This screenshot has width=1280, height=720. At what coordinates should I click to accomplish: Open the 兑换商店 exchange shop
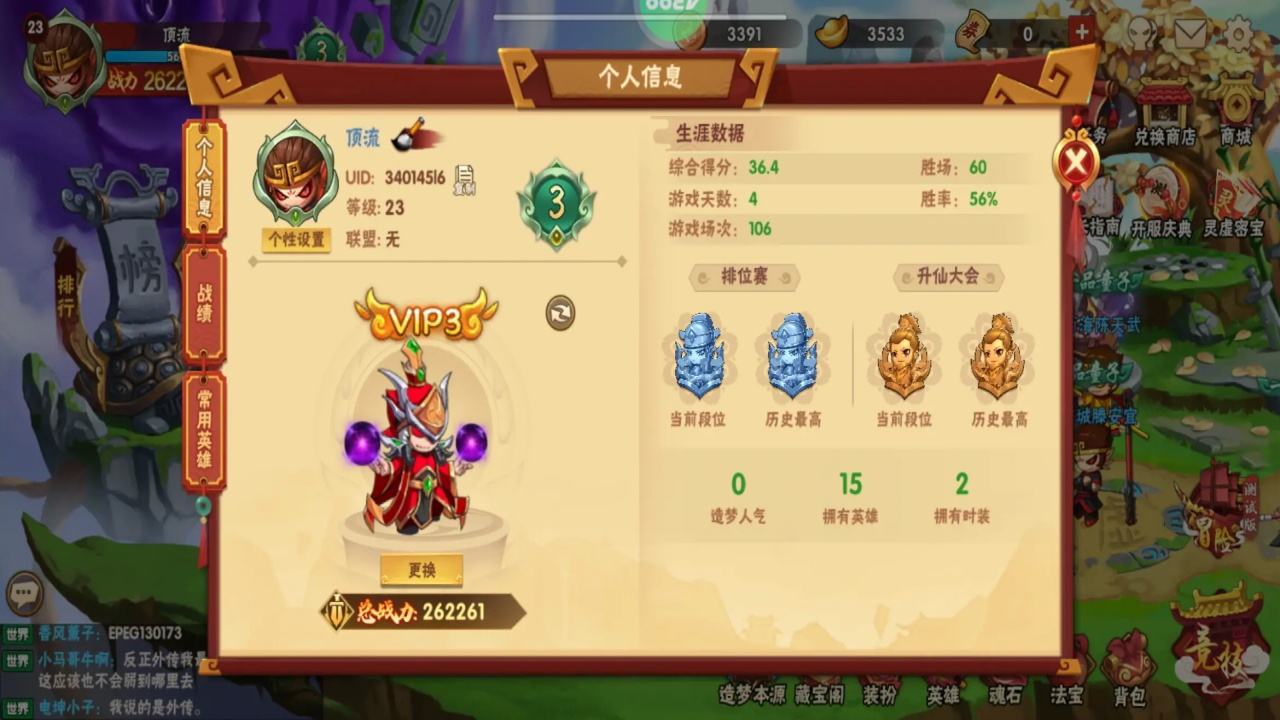tap(1164, 112)
